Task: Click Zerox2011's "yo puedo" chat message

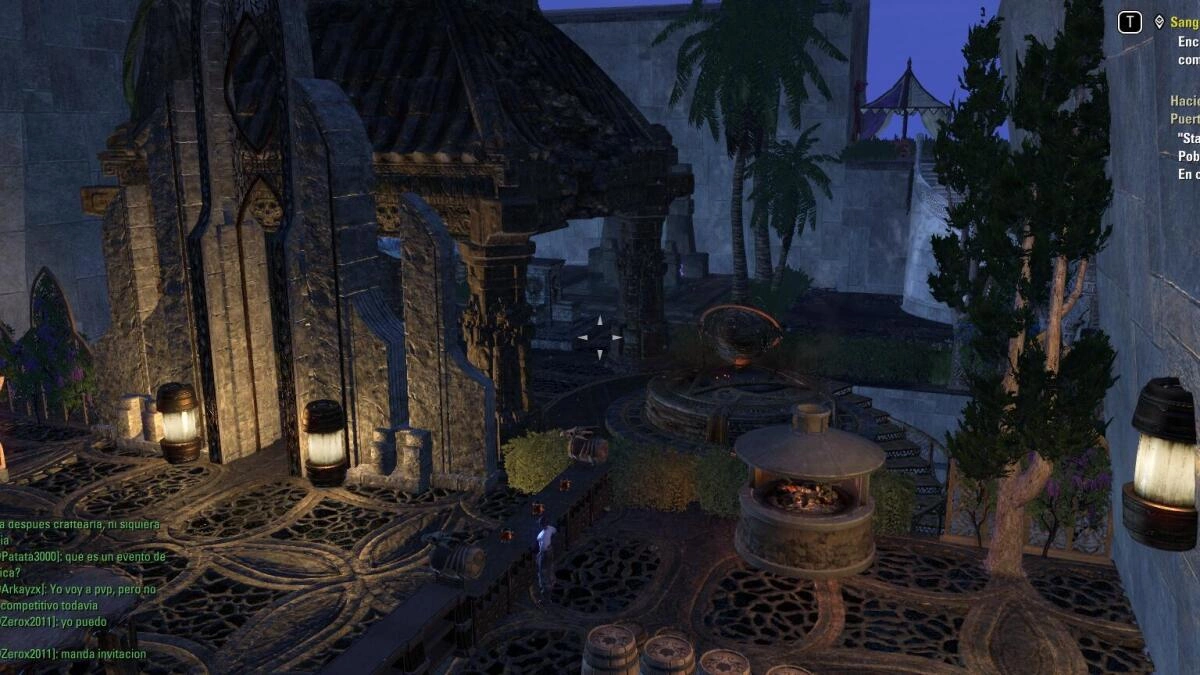Action: tap(54, 622)
